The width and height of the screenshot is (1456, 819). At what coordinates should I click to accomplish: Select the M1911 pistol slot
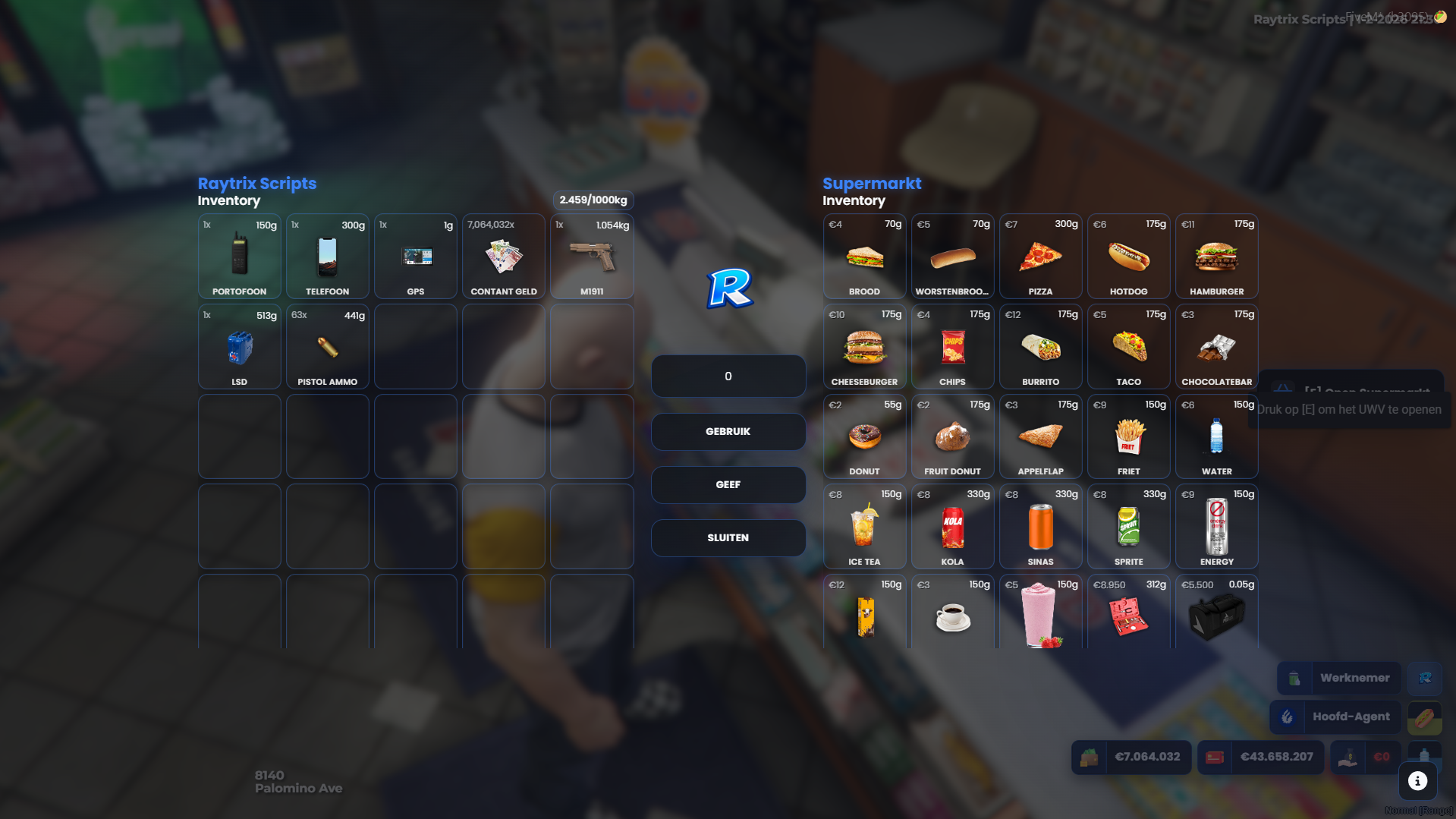(x=592, y=257)
